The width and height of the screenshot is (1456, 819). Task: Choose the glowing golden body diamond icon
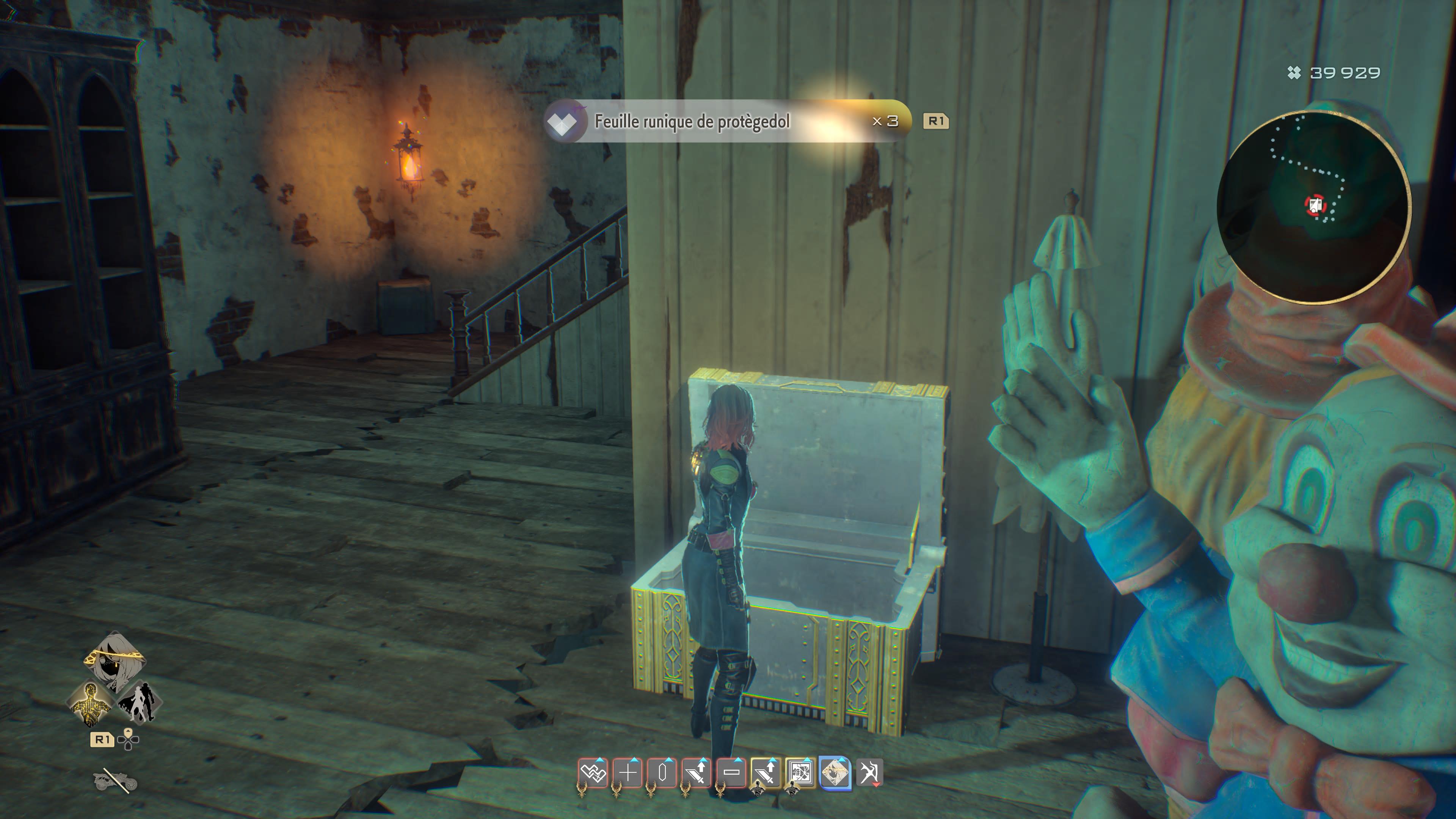point(91,703)
